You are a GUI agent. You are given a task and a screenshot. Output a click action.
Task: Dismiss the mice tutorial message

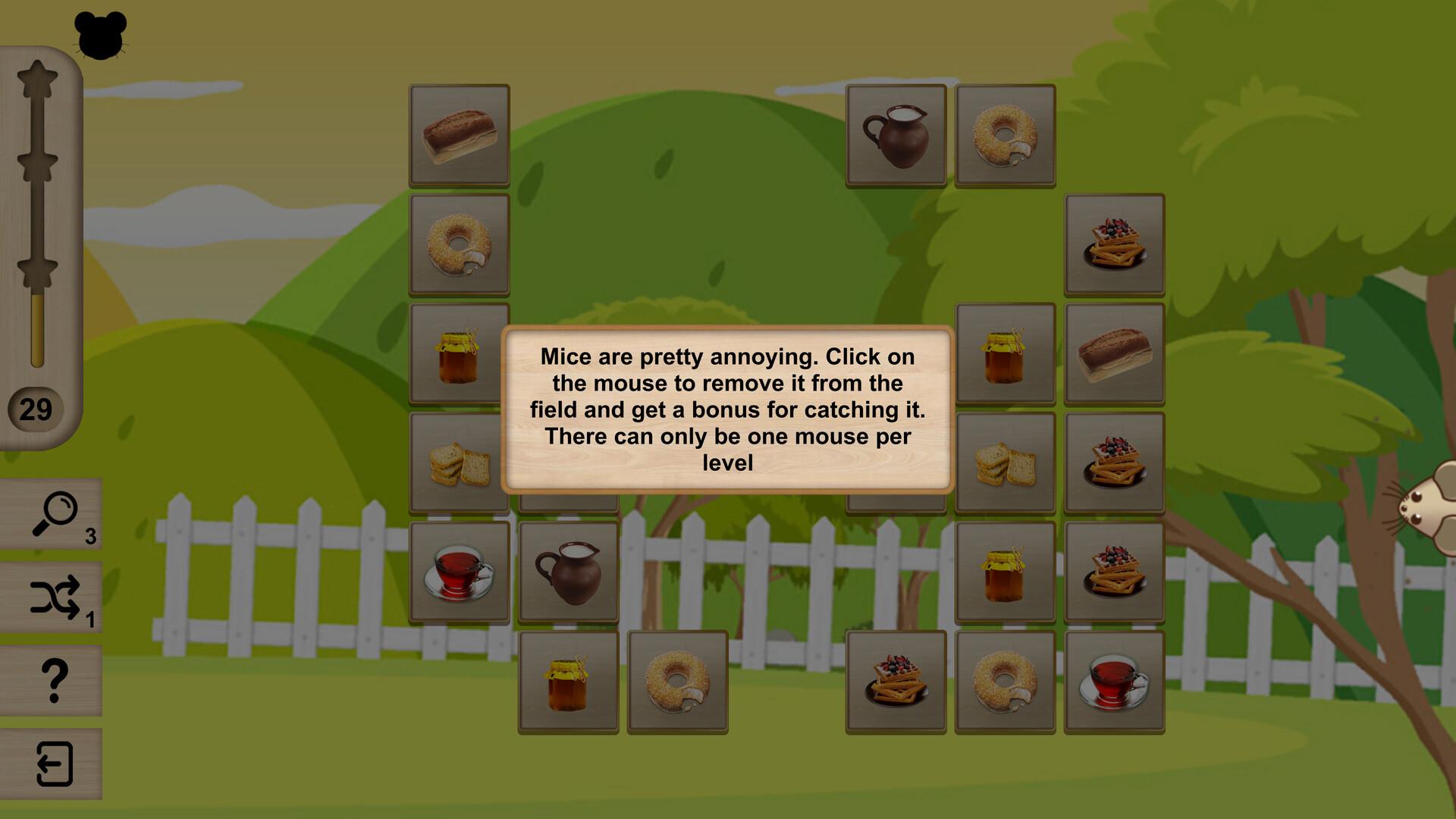click(x=726, y=409)
